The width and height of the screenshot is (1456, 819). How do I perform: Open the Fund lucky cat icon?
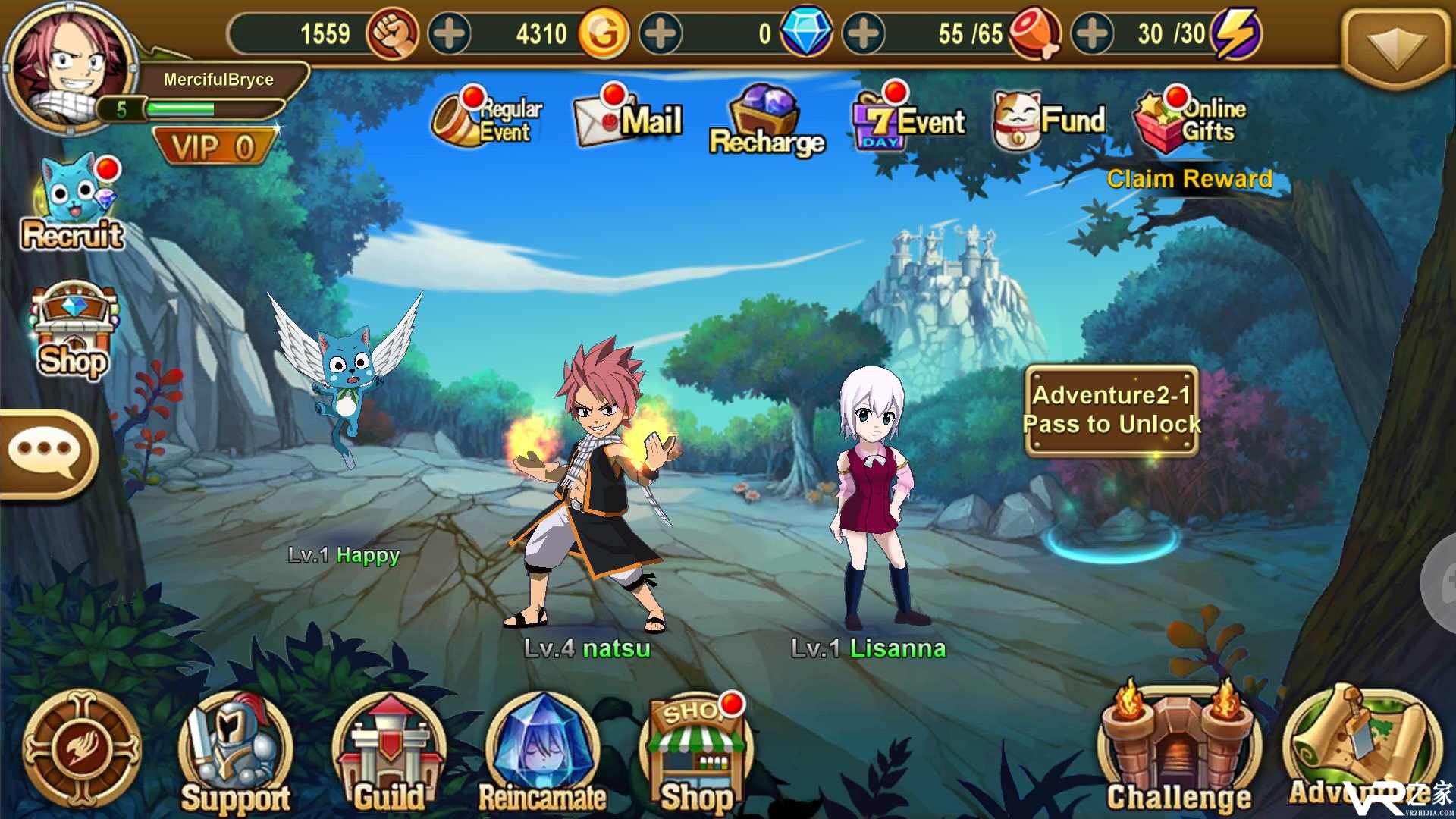coord(1049,120)
